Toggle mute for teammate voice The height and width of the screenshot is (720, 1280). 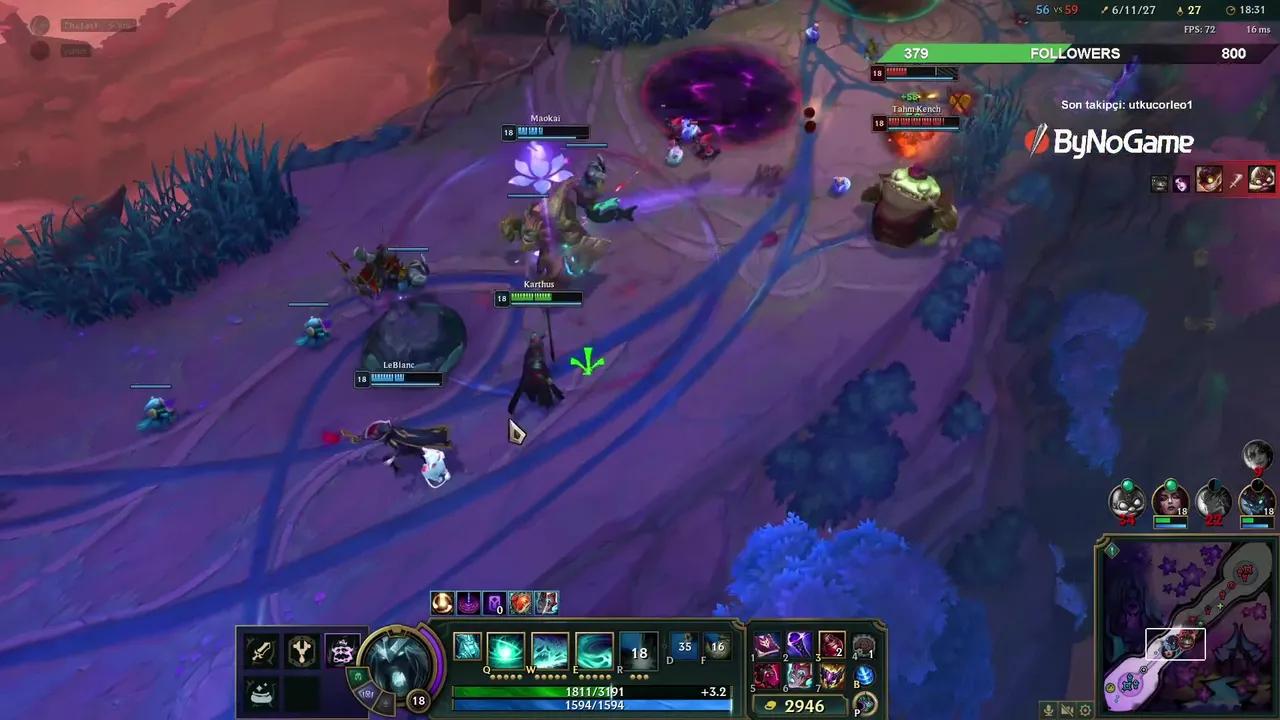click(1067, 709)
